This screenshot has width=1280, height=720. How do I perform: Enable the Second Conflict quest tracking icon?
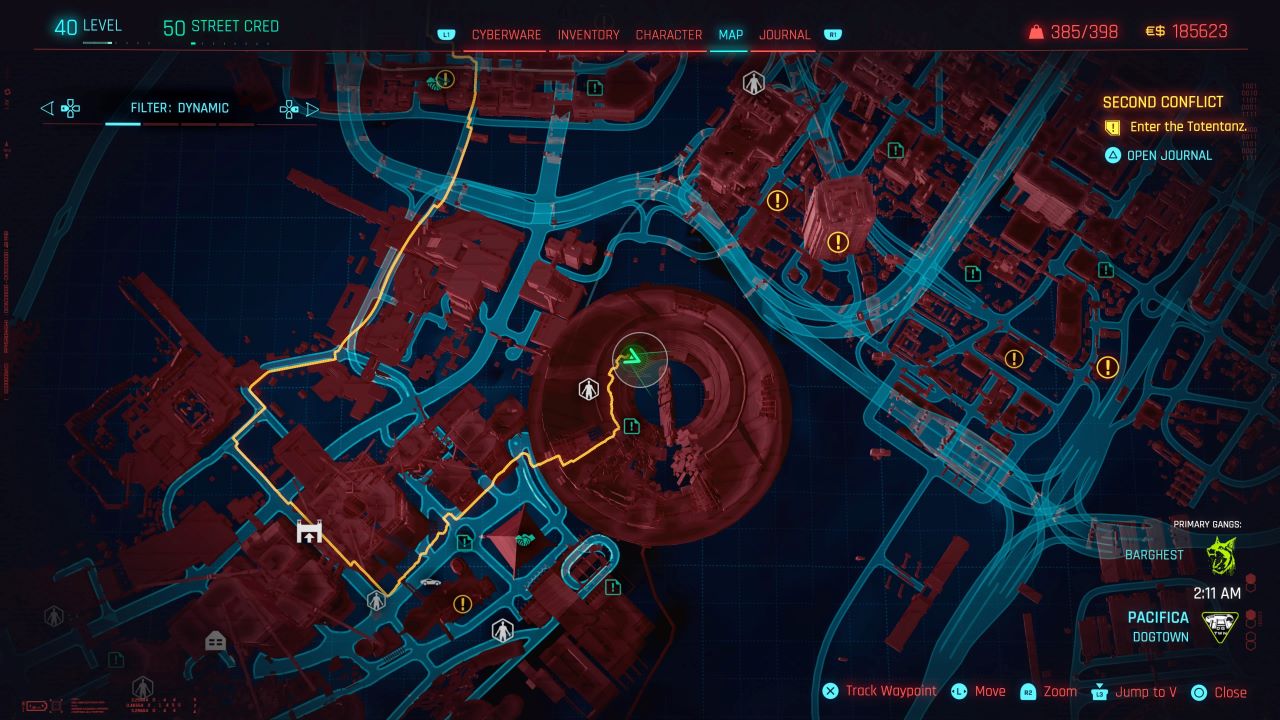[1113, 127]
